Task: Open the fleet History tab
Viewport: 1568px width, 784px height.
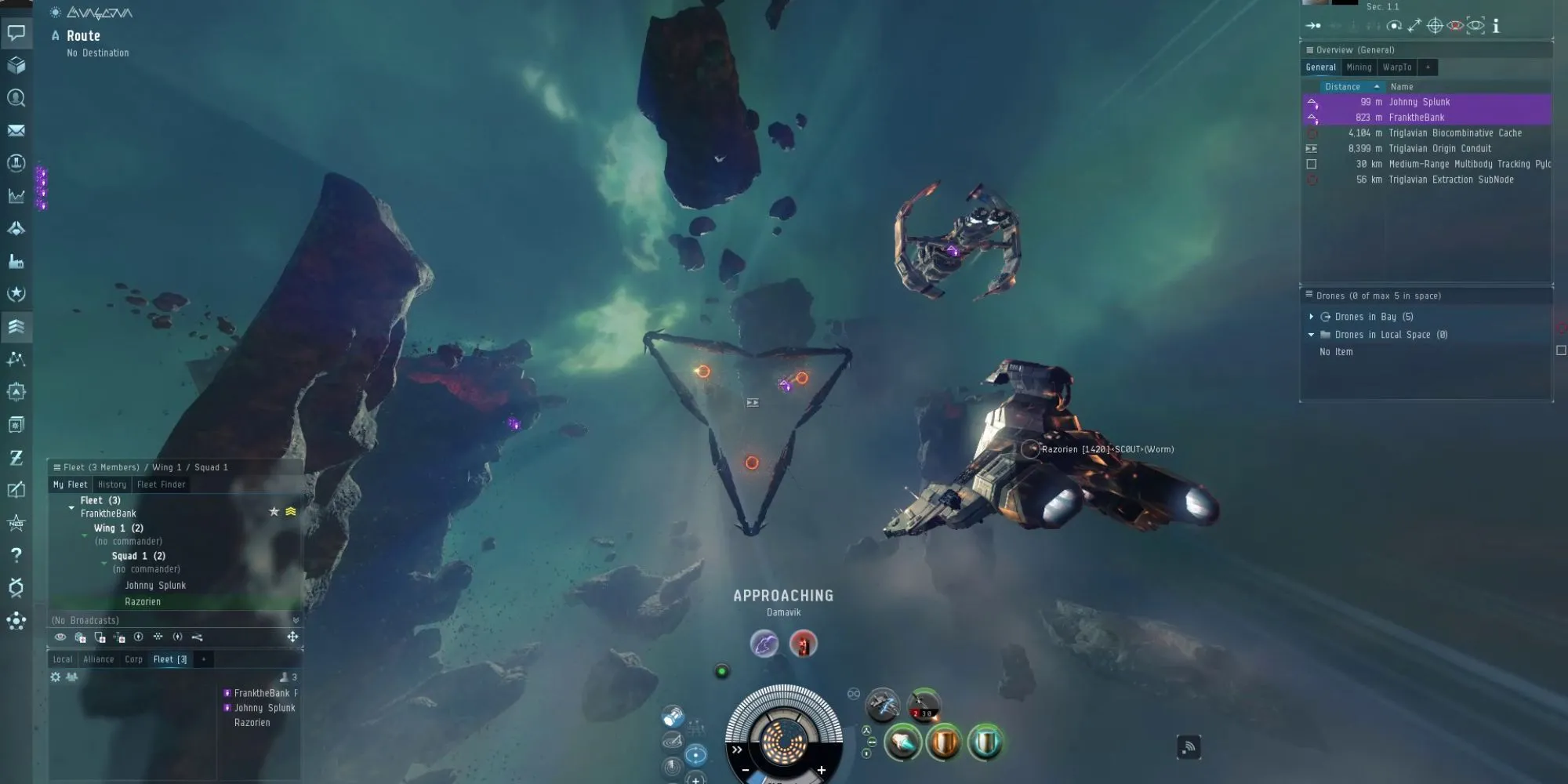Action: [x=112, y=485]
